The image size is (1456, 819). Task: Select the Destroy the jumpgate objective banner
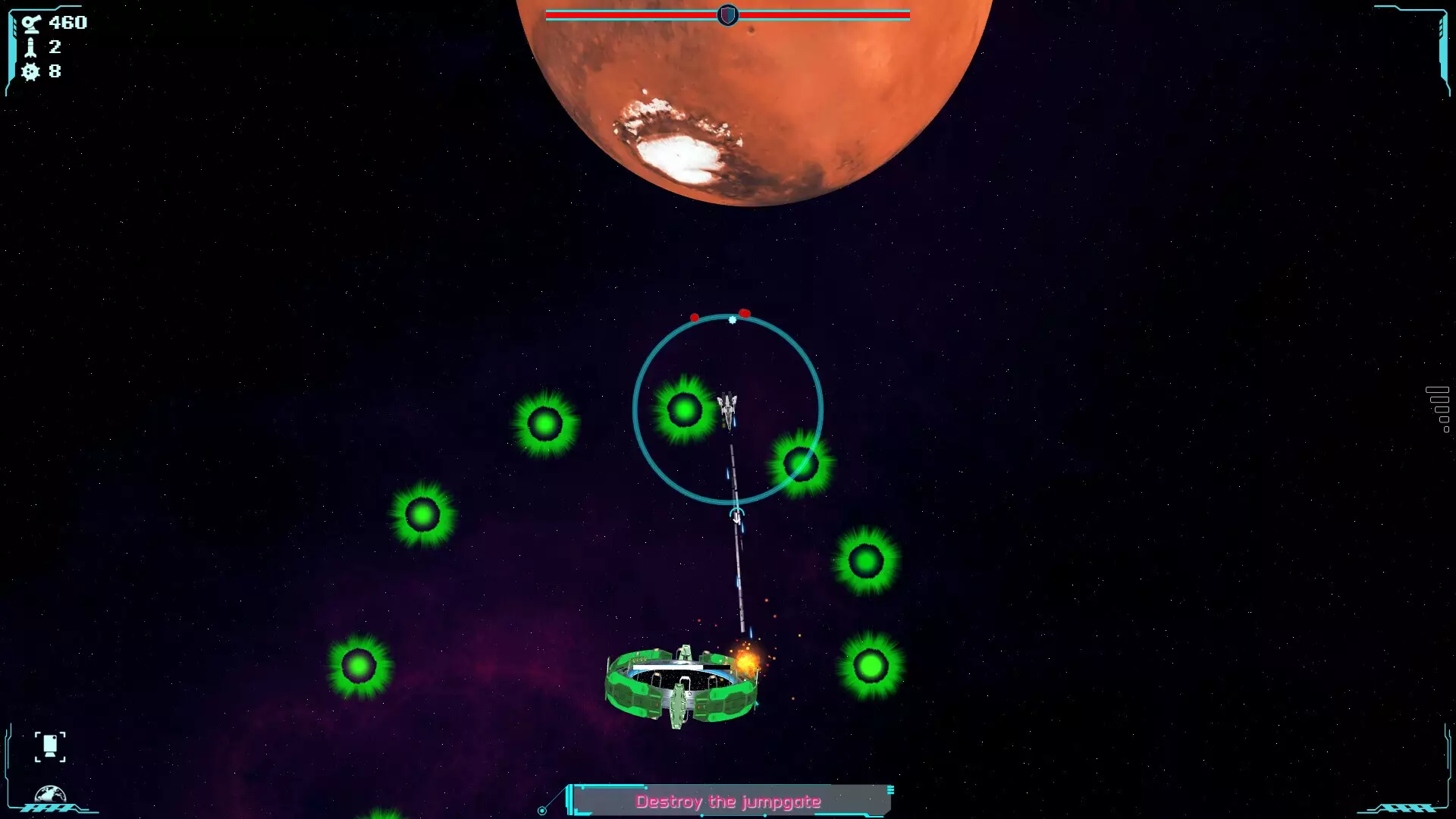730,800
